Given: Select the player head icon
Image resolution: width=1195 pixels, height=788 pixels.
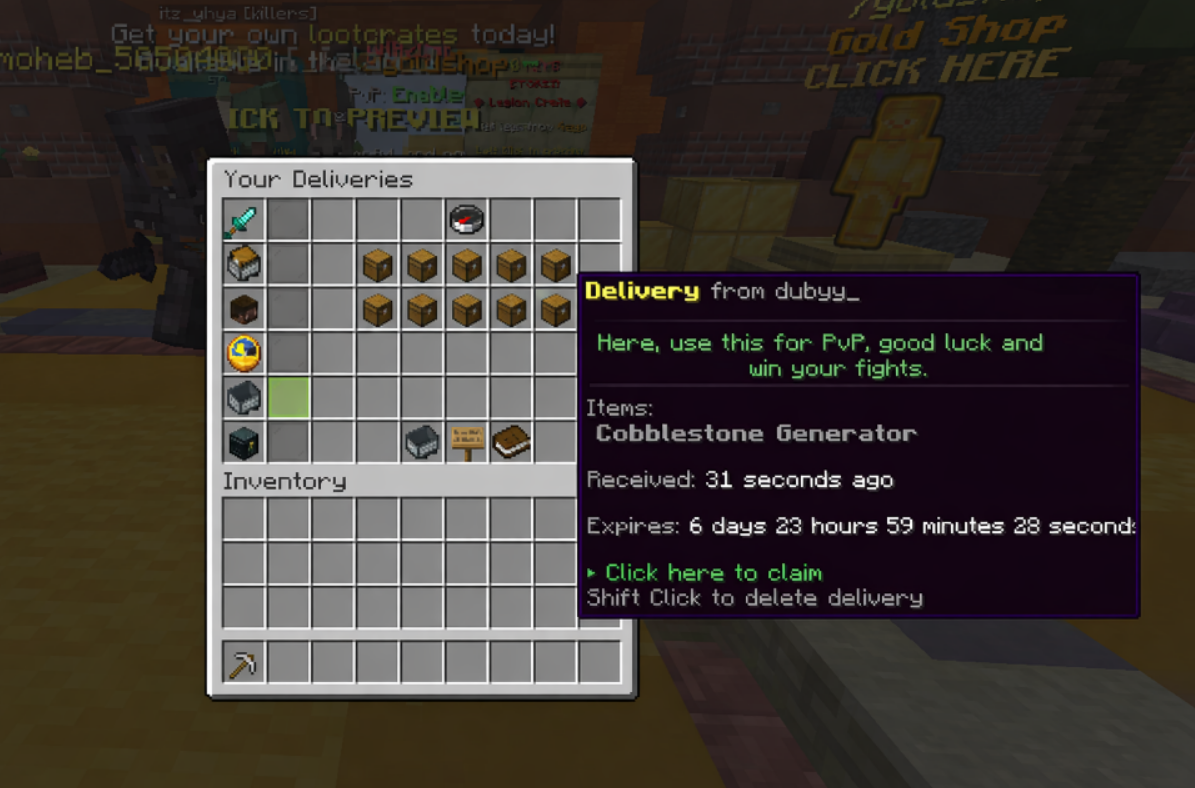Looking at the screenshot, I should (243, 309).
